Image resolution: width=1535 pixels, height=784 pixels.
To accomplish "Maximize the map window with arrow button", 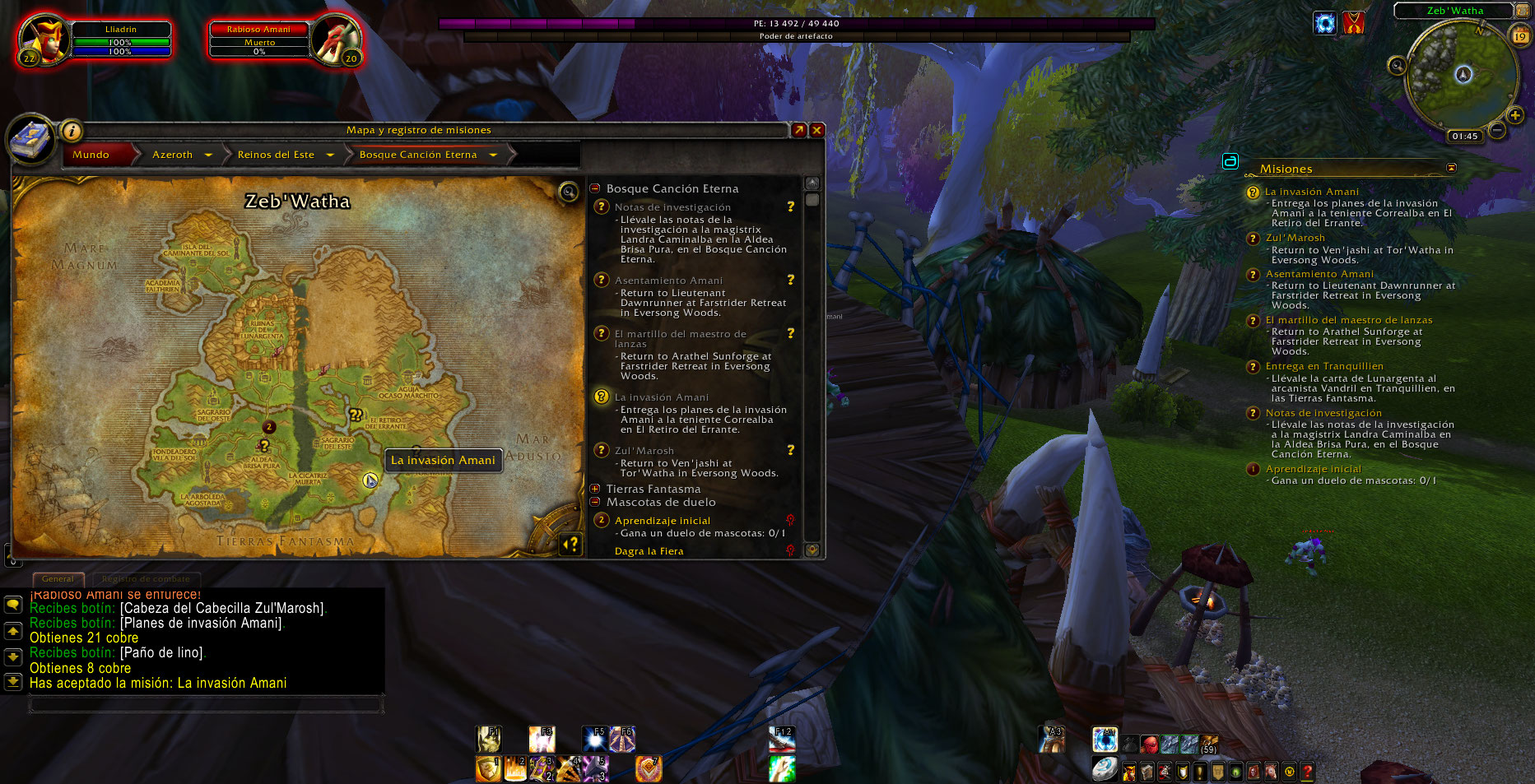I will pyautogui.click(x=798, y=130).
